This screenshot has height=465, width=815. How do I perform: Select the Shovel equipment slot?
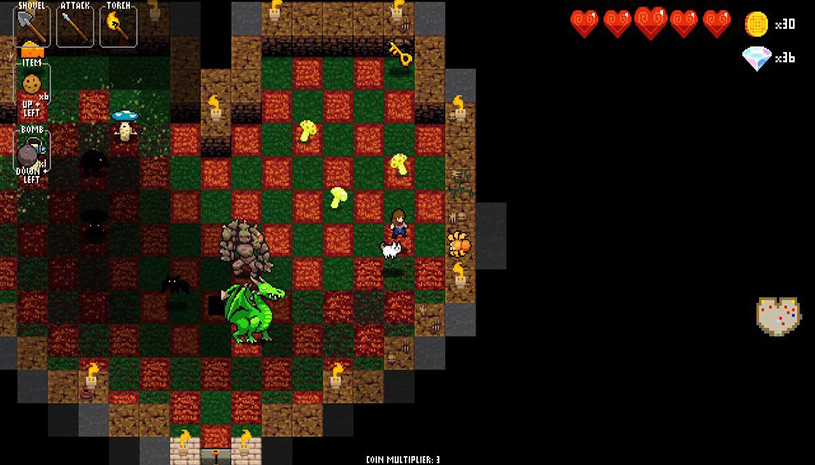[32, 25]
